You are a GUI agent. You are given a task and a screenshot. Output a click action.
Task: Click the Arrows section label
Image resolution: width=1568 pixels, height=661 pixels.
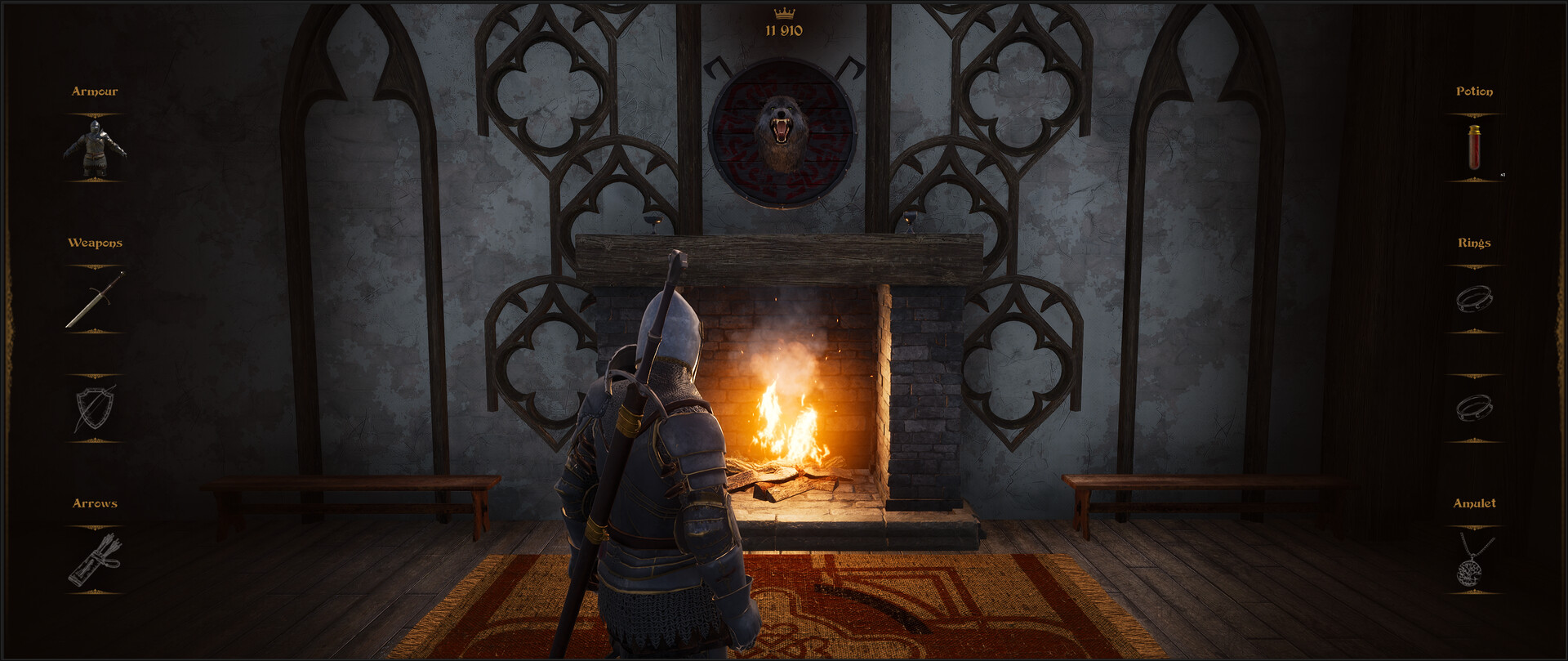coord(95,503)
